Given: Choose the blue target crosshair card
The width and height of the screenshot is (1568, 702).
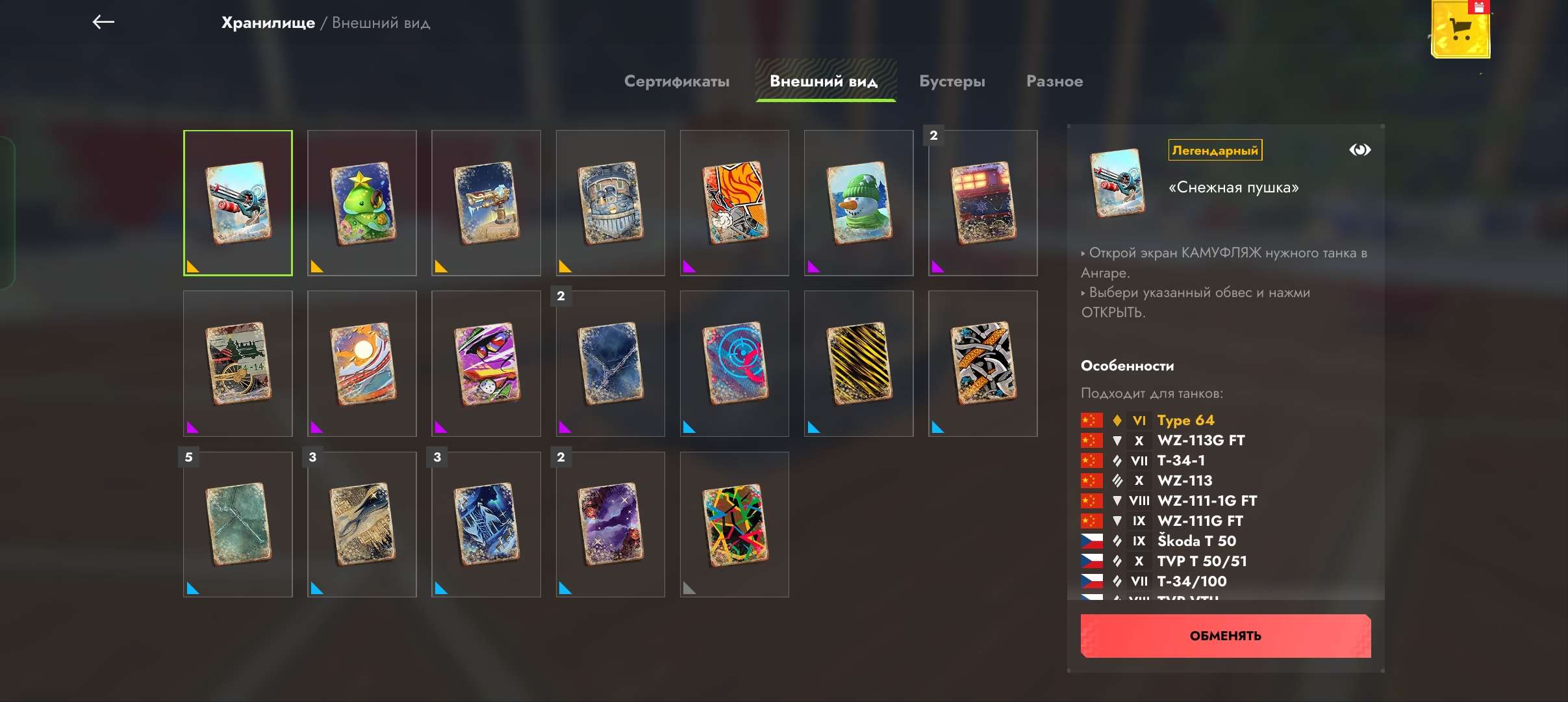Looking at the screenshot, I should (x=734, y=363).
